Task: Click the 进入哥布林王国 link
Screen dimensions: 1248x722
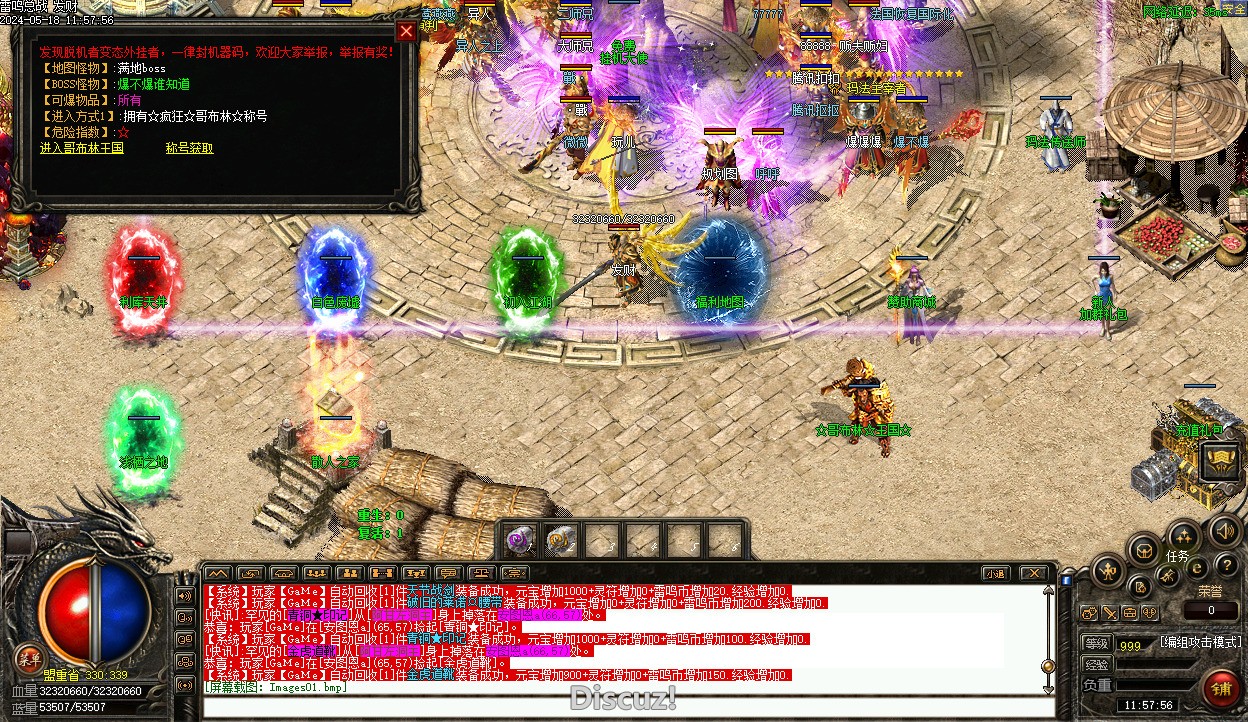Action: click(x=82, y=148)
